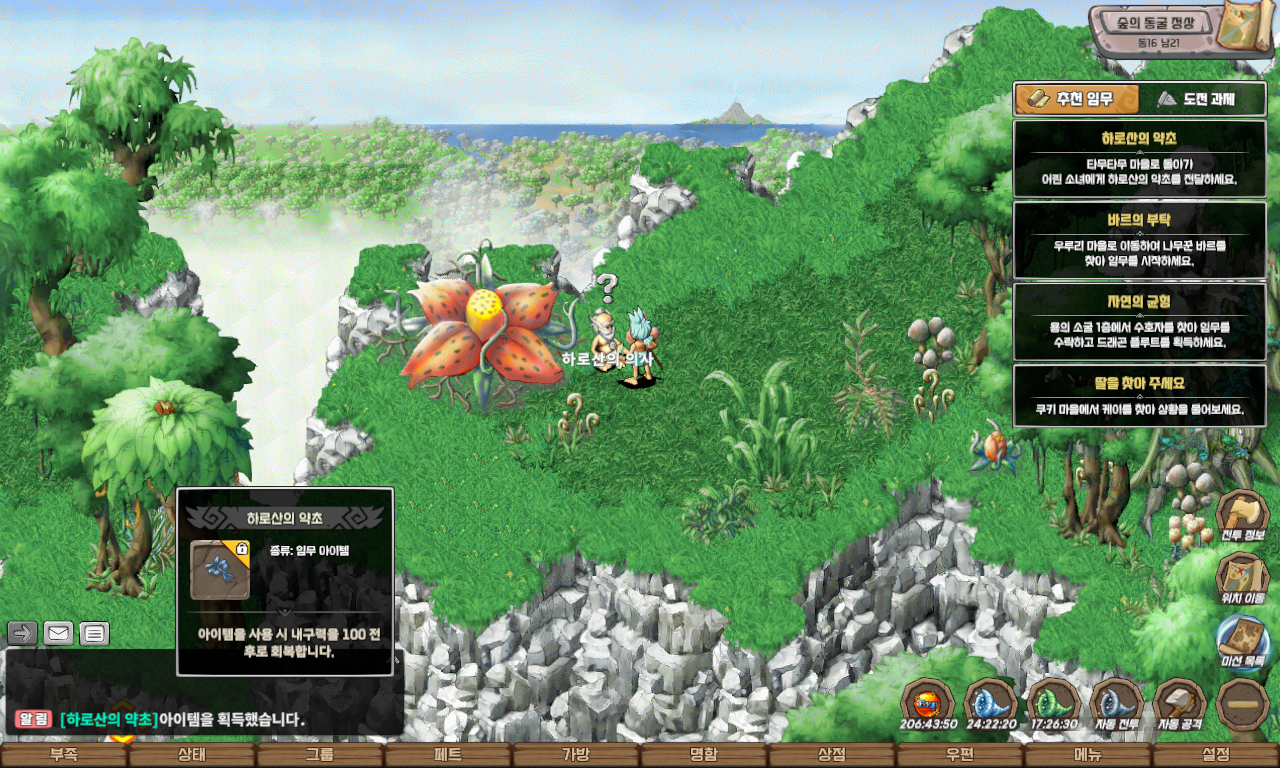Select the 자연의 균형 quest entry
The image size is (1280, 768).
coord(1139,322)
